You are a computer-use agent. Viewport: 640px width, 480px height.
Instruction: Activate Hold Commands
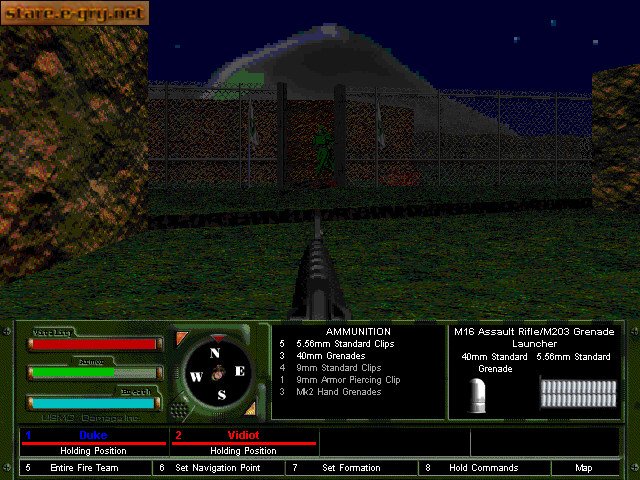tap(483, 467)
